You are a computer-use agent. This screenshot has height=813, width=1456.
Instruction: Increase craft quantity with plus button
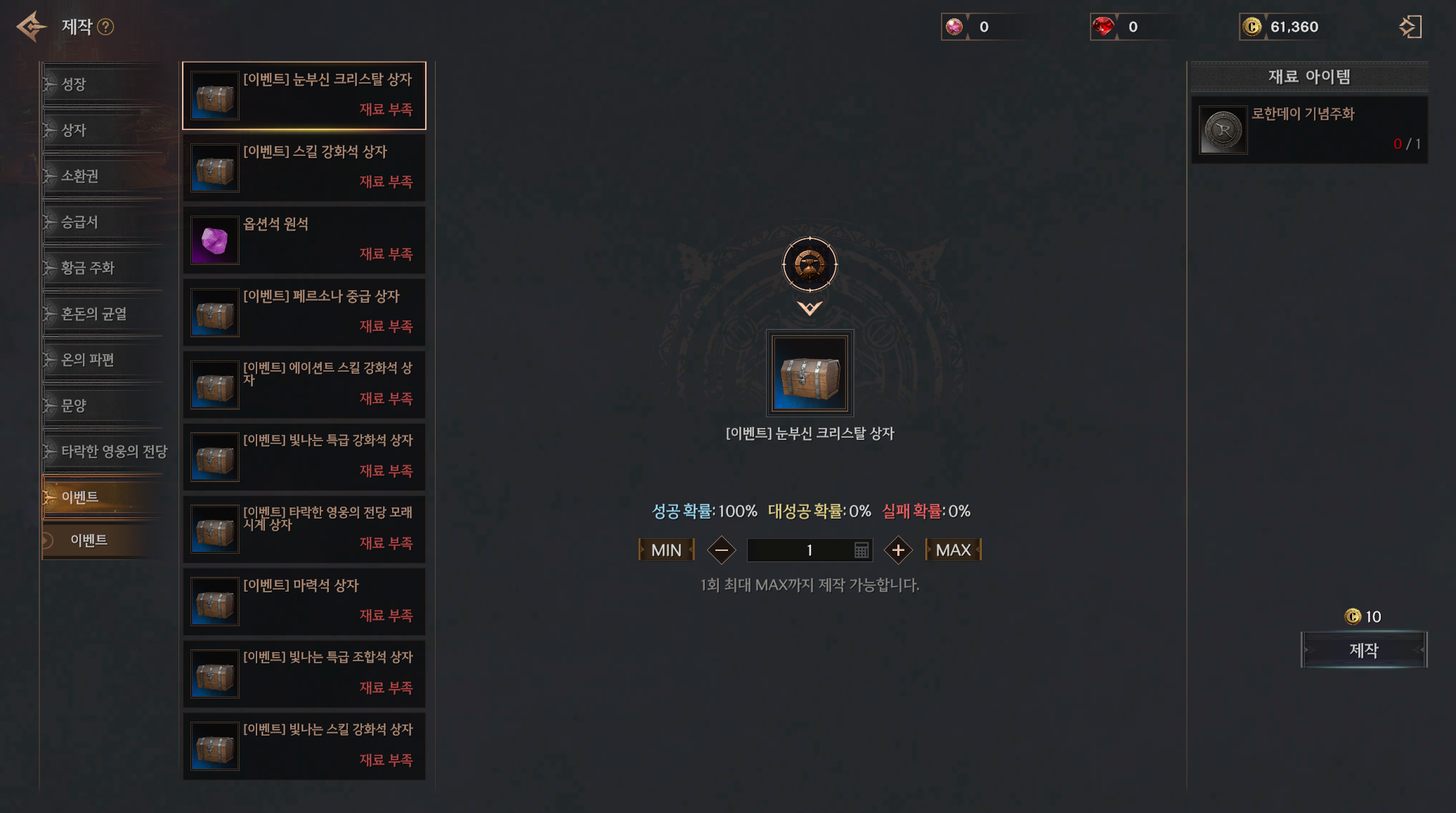(897, 550)
